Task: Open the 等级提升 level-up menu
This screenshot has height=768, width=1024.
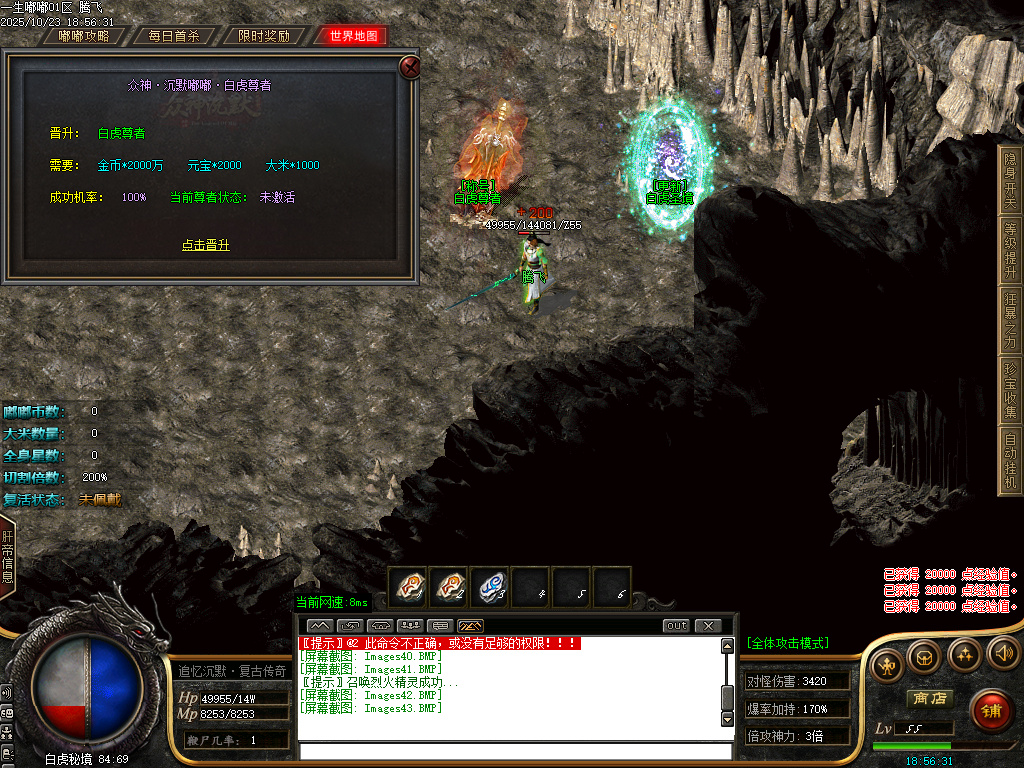Action: (x=1010, y=246)
